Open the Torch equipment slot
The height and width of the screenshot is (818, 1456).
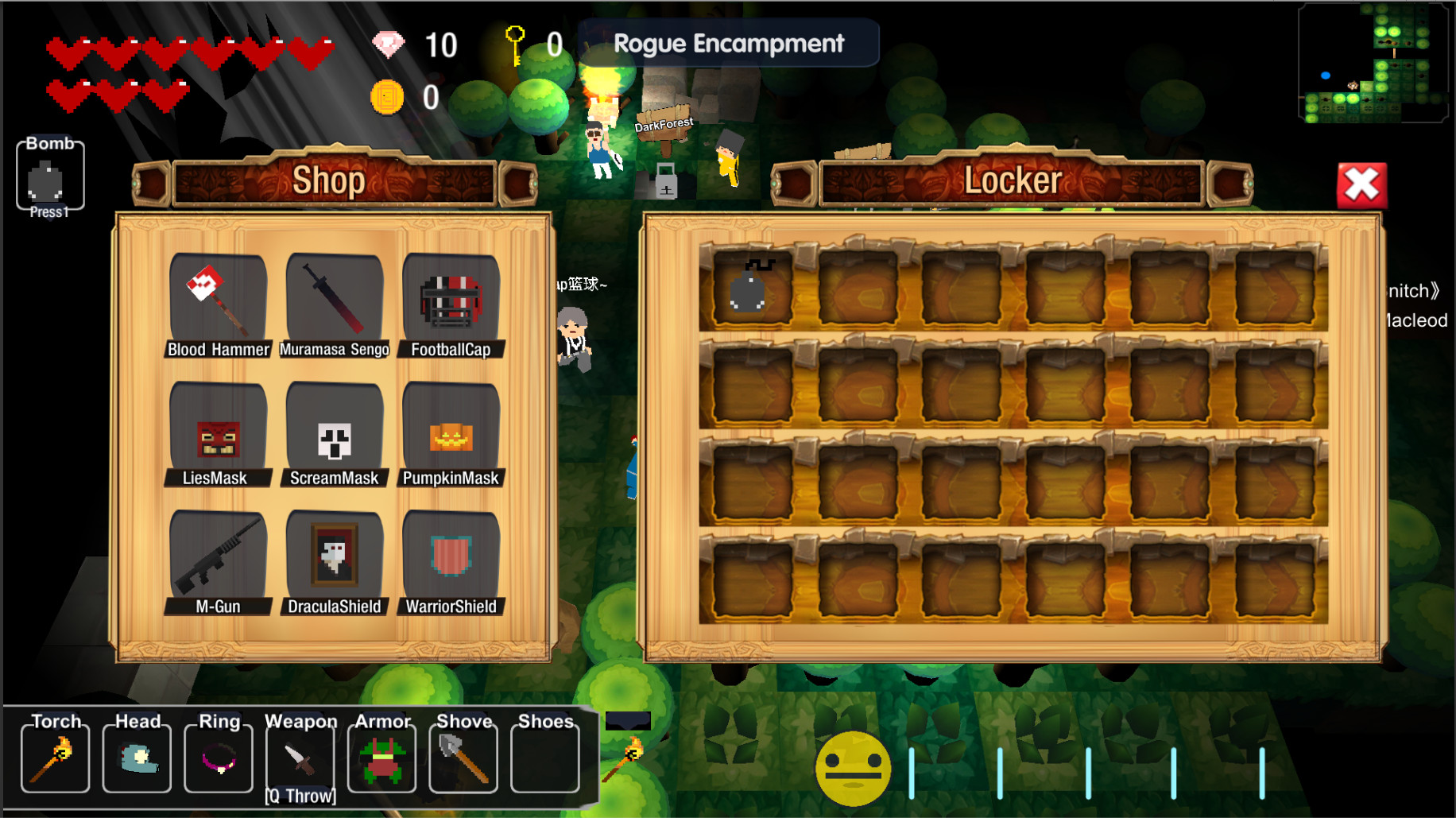[55, 757]
